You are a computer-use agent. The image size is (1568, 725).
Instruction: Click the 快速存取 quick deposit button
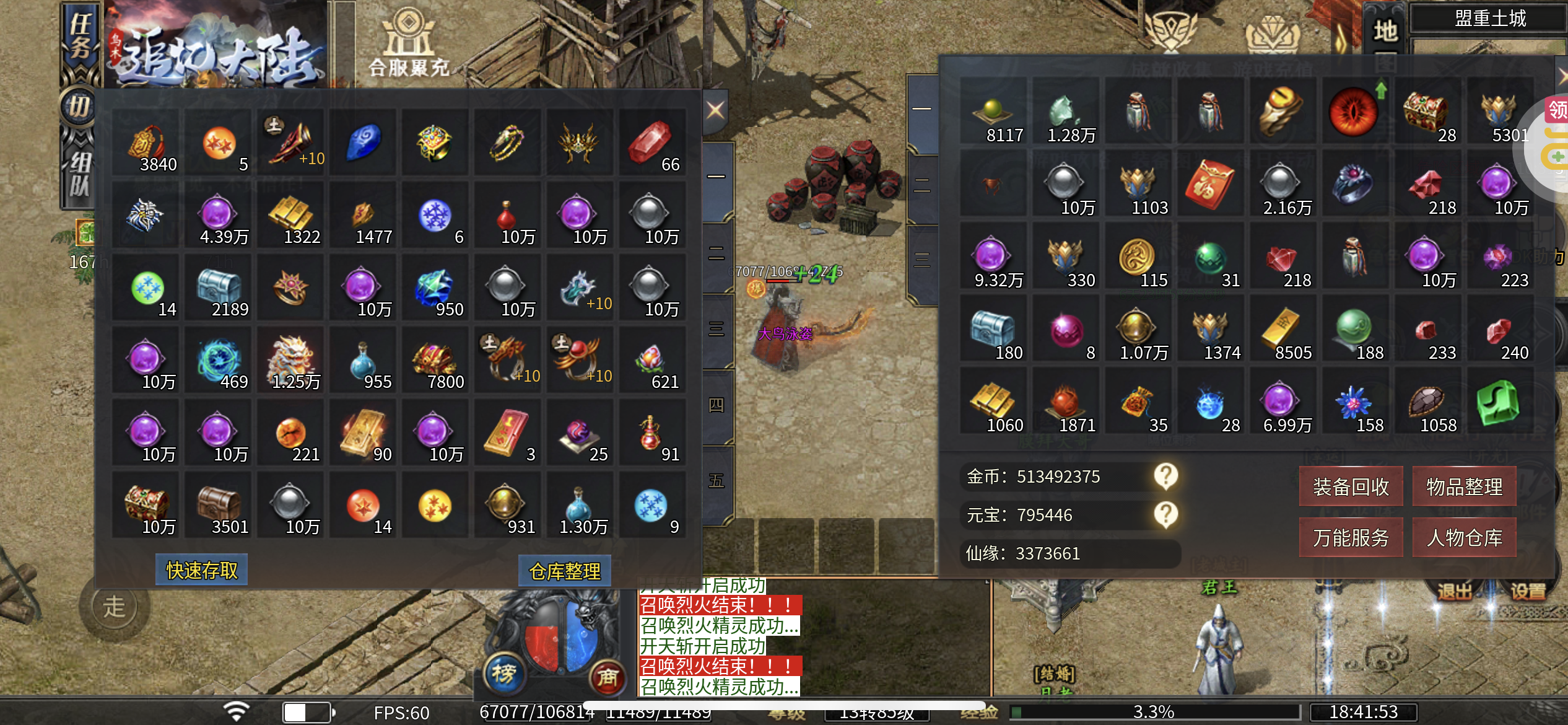click(x=202, y=570)
